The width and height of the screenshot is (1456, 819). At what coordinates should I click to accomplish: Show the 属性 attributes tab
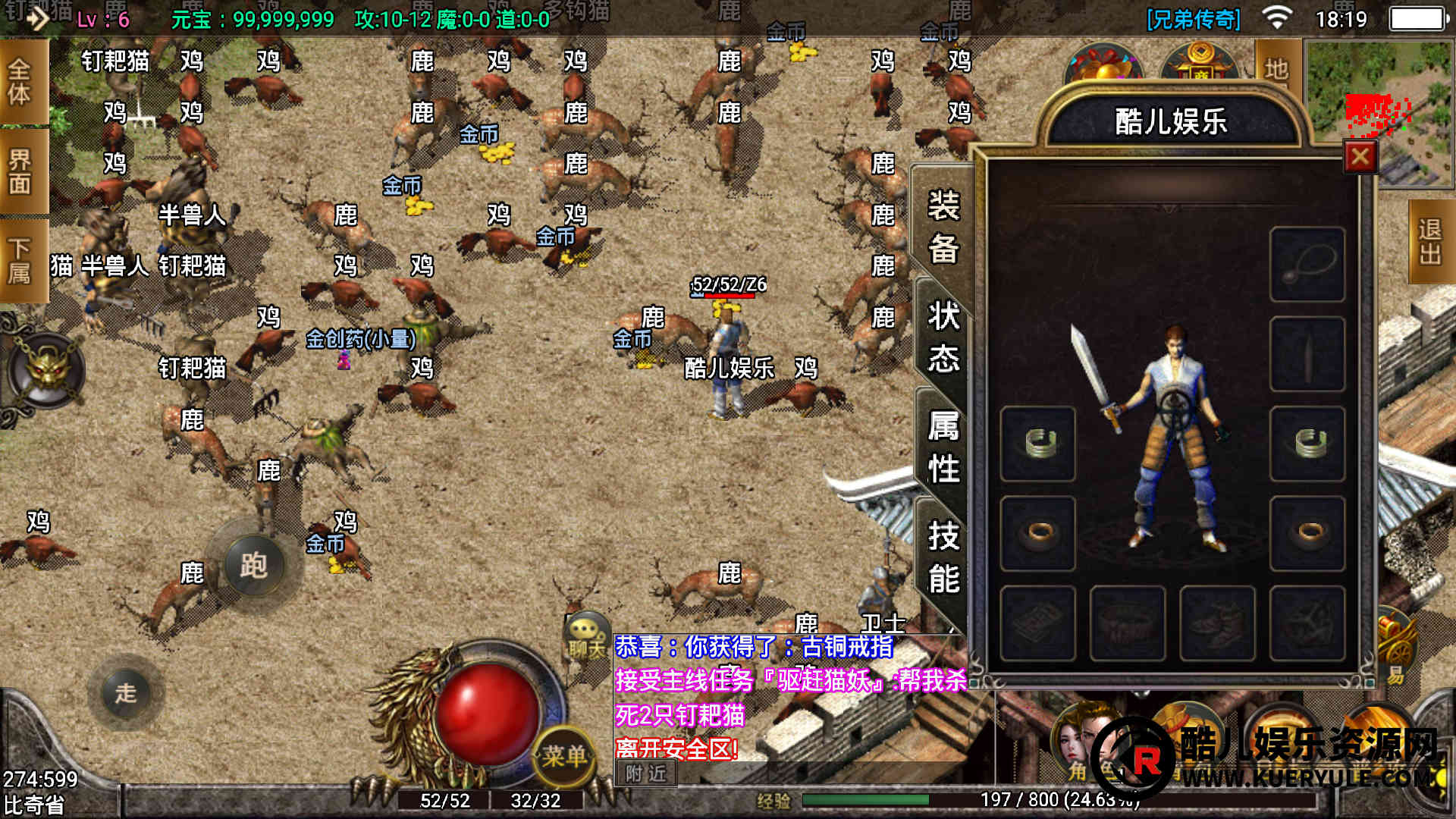(943, 447)
